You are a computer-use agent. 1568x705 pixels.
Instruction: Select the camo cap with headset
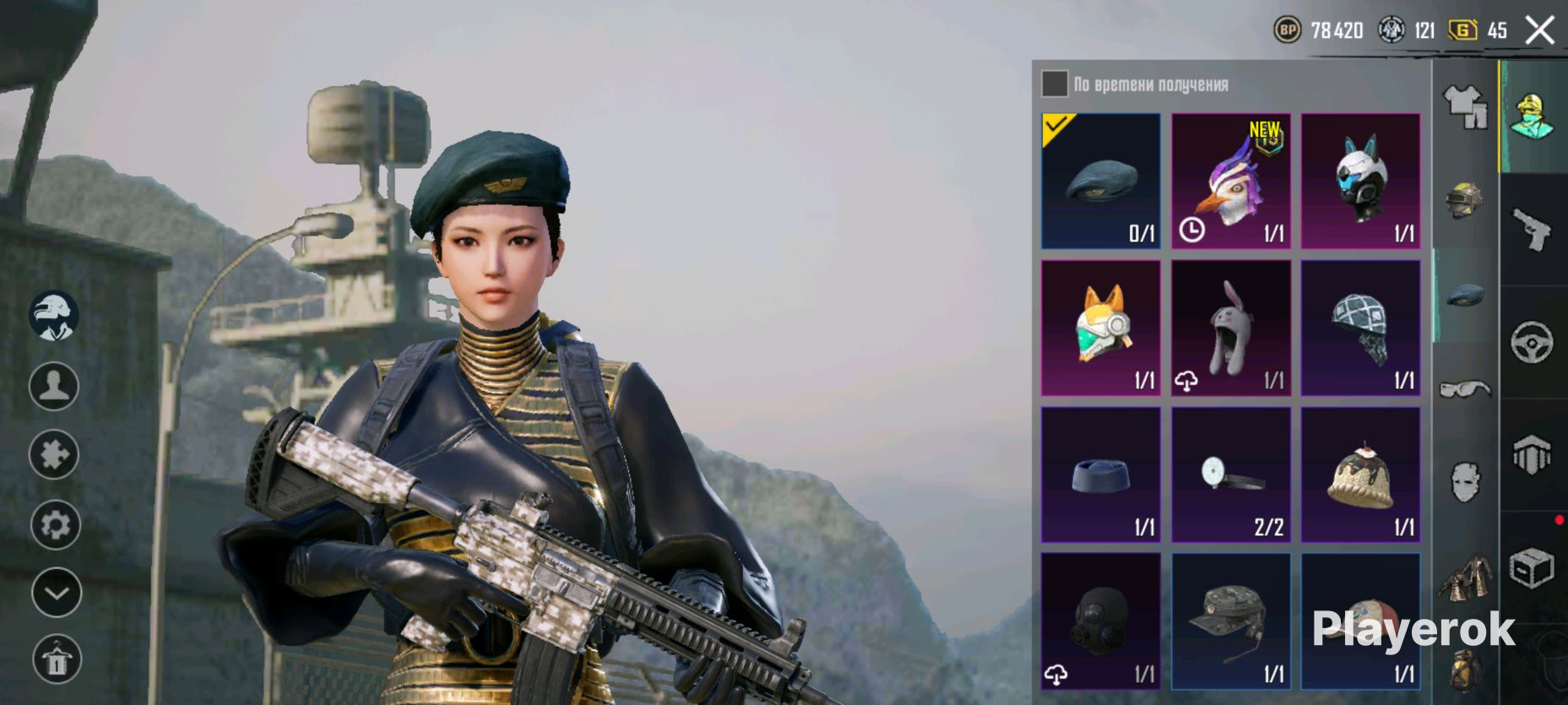coord(1230,621)
